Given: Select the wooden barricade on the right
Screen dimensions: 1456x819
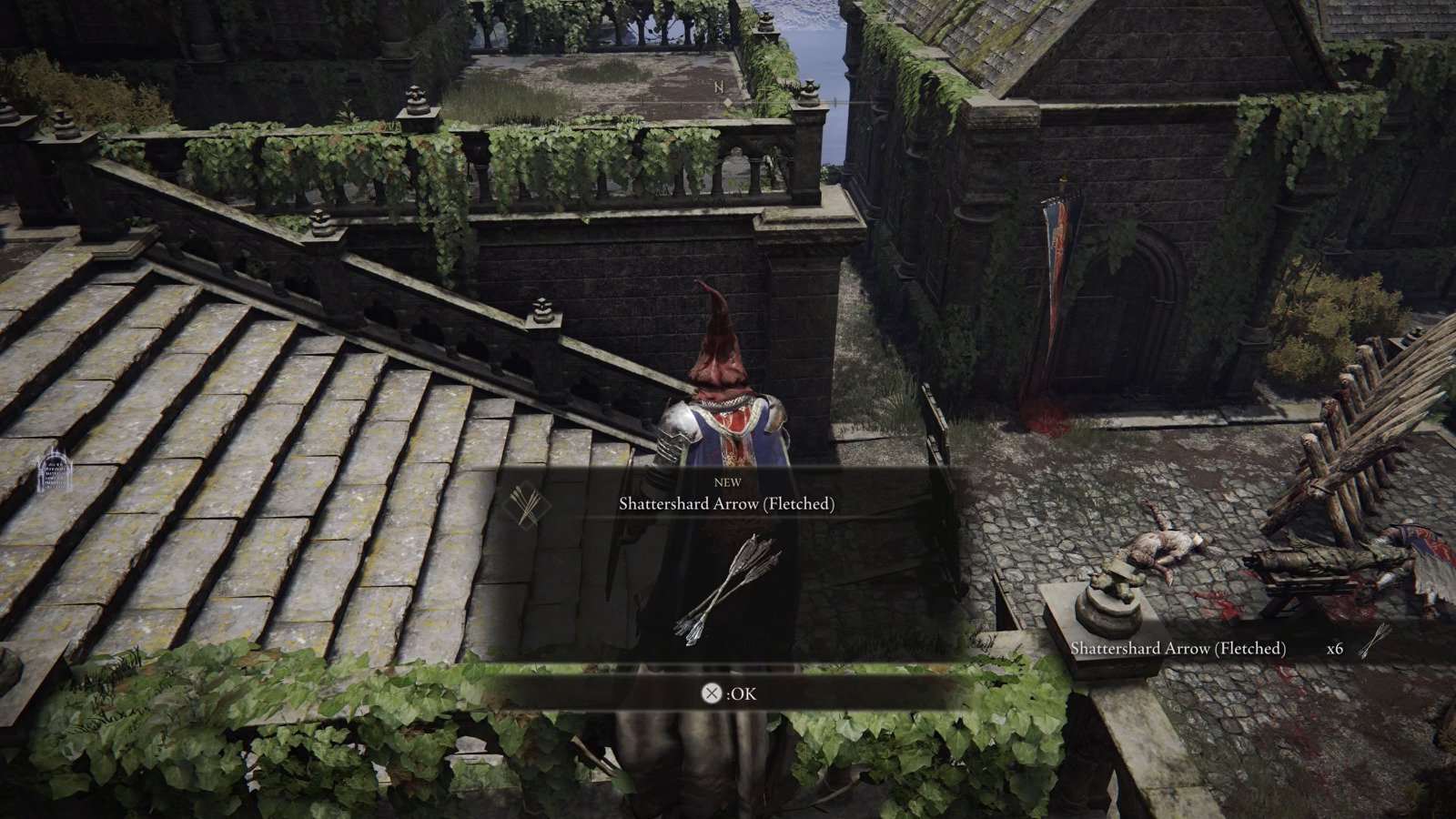Looking at the screenshot, I should pos(1356,437).
